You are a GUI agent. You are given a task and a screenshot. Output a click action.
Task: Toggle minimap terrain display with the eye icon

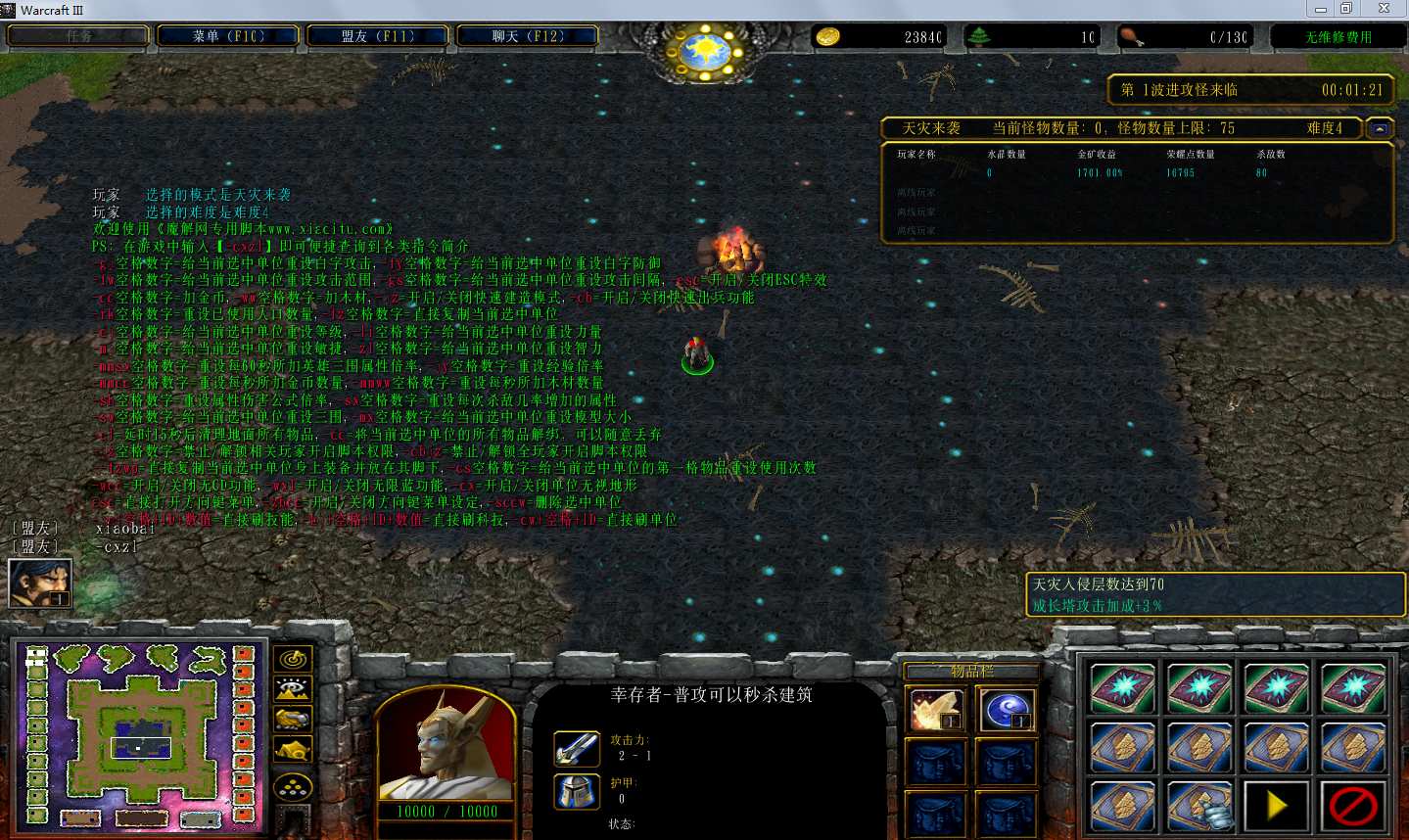point(293,690)
